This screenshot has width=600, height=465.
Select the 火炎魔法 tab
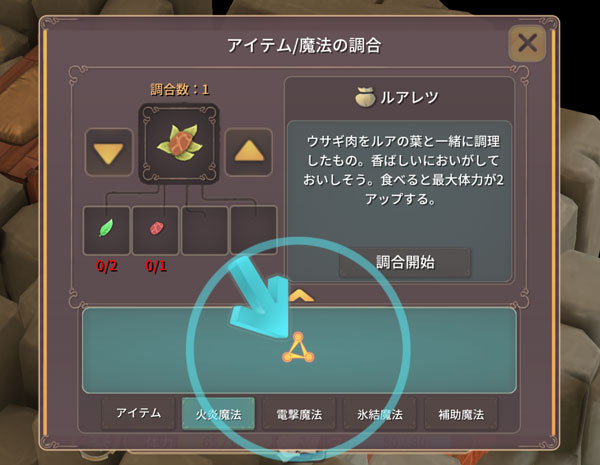click(218, 413)
